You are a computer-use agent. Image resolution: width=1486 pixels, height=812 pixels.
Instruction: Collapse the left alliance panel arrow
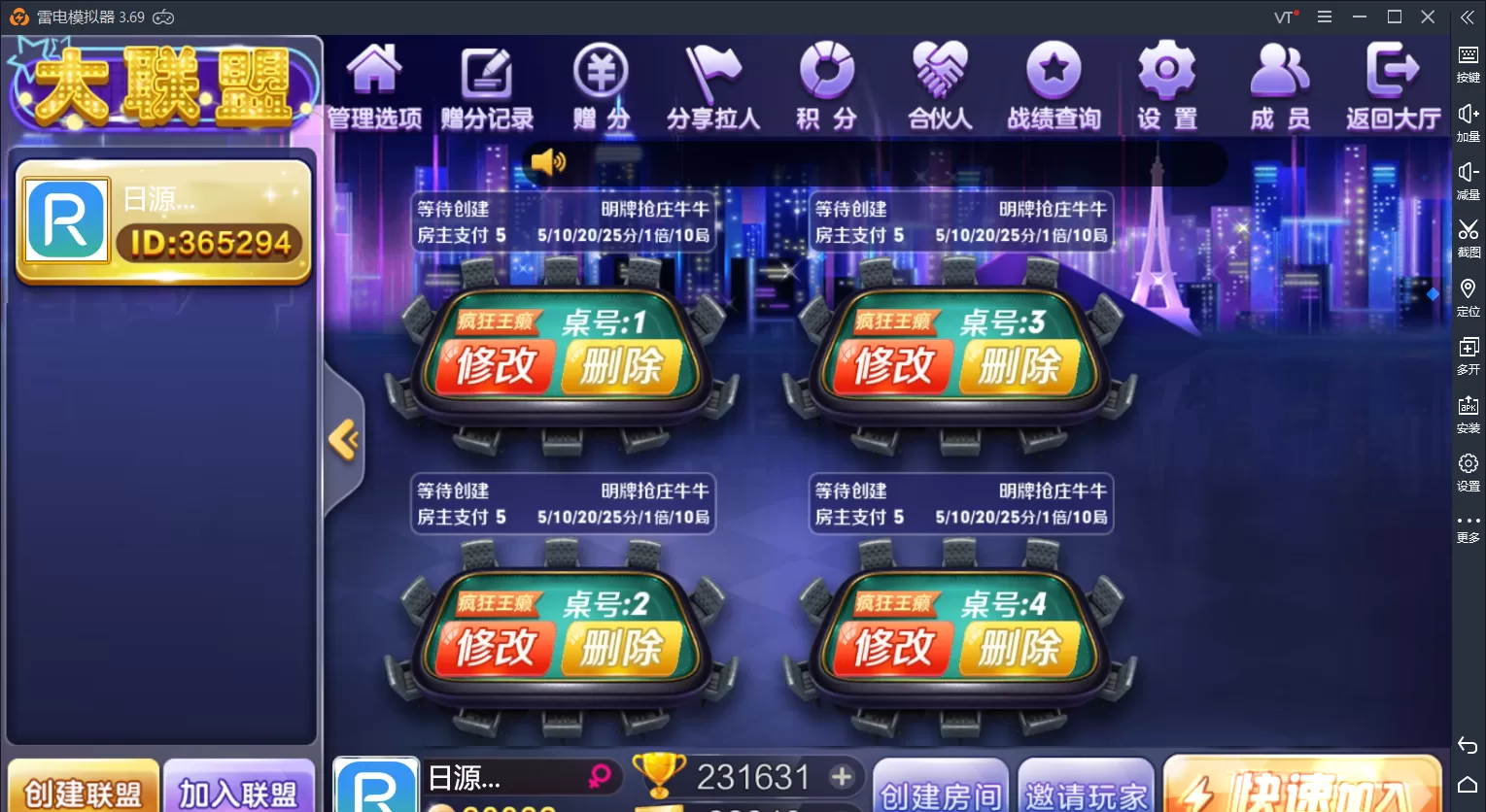pos(342,439)
